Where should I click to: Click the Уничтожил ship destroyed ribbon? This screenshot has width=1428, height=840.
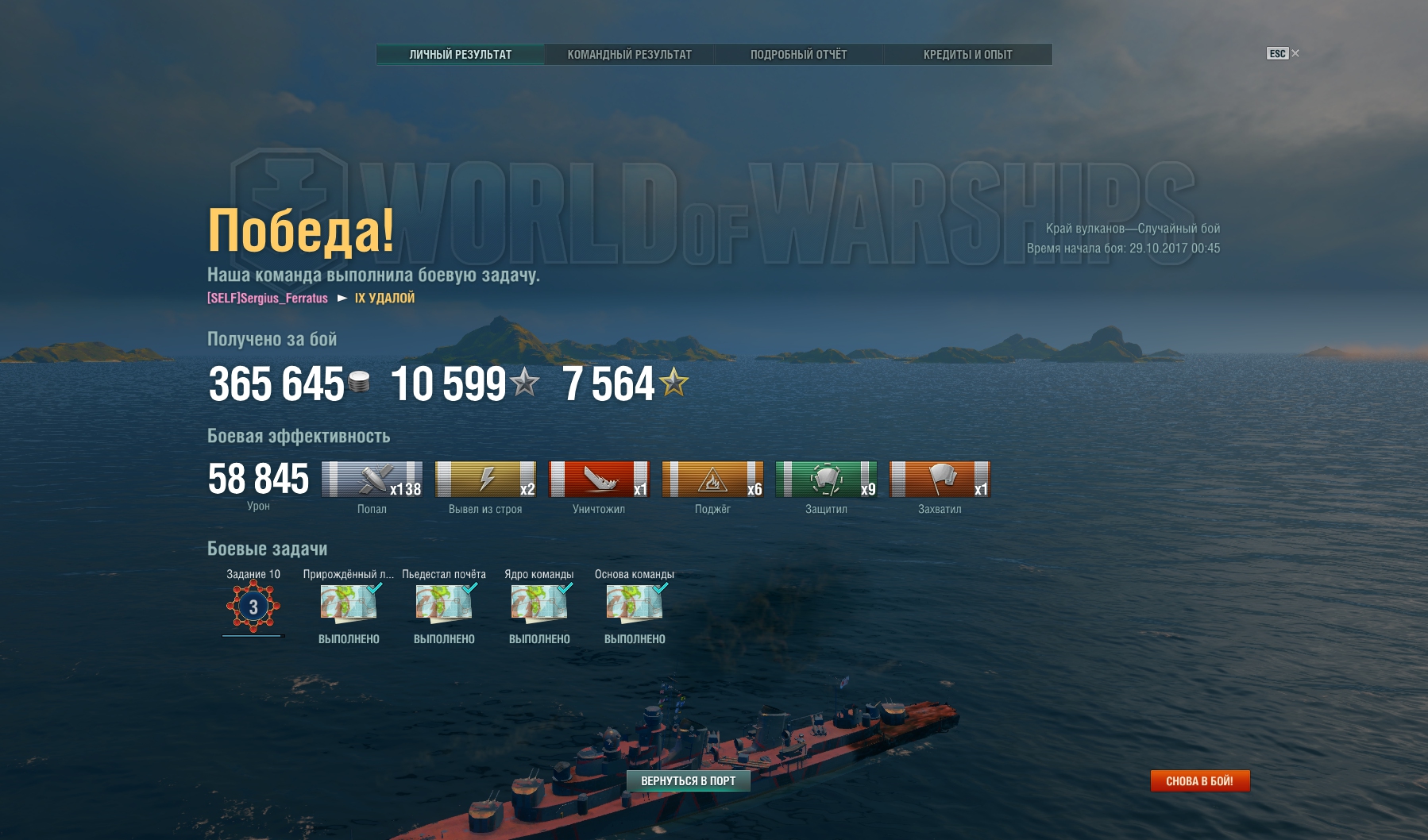(x=599, y=480)
